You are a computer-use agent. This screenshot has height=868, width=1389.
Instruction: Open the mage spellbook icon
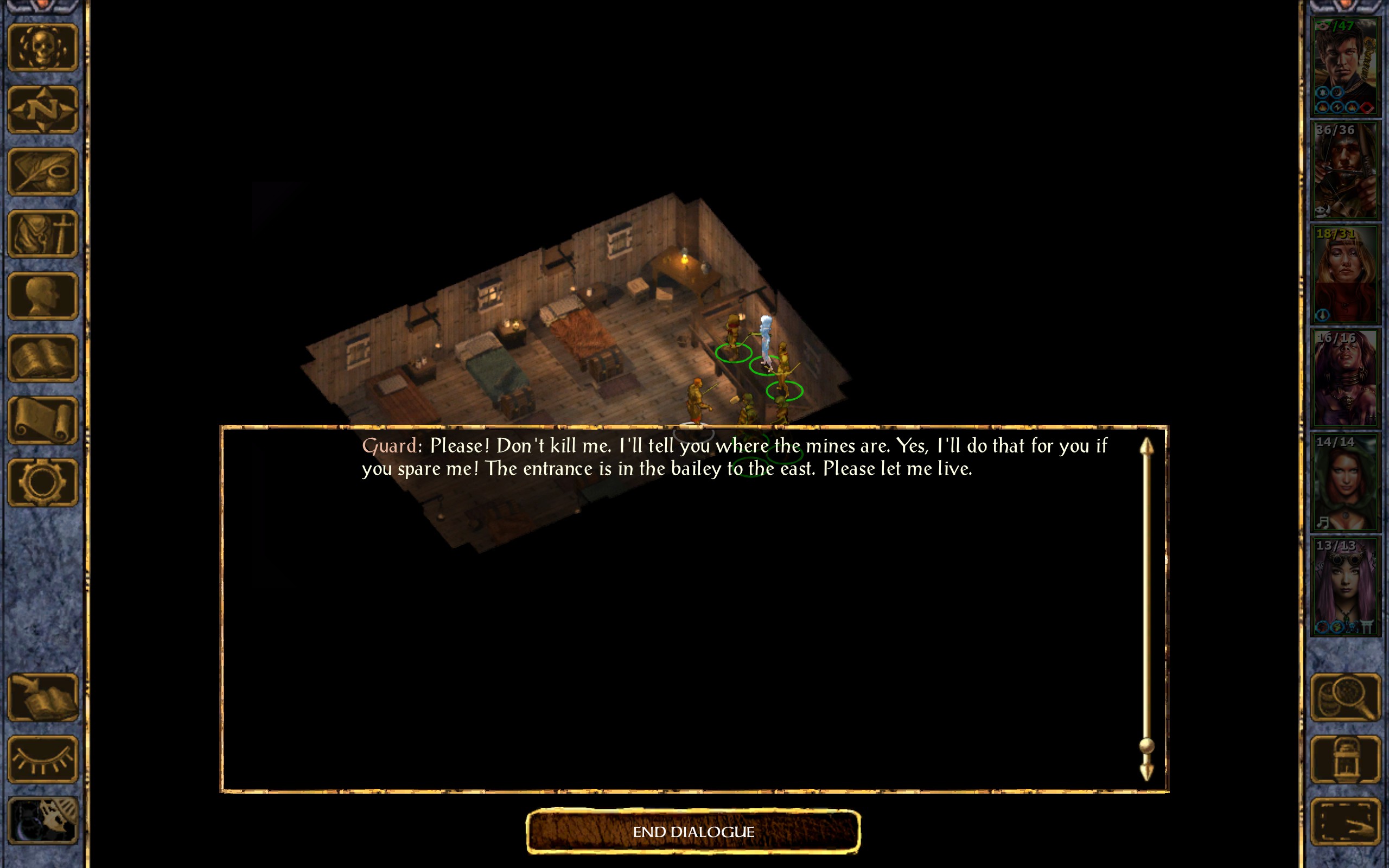(43, 358)
